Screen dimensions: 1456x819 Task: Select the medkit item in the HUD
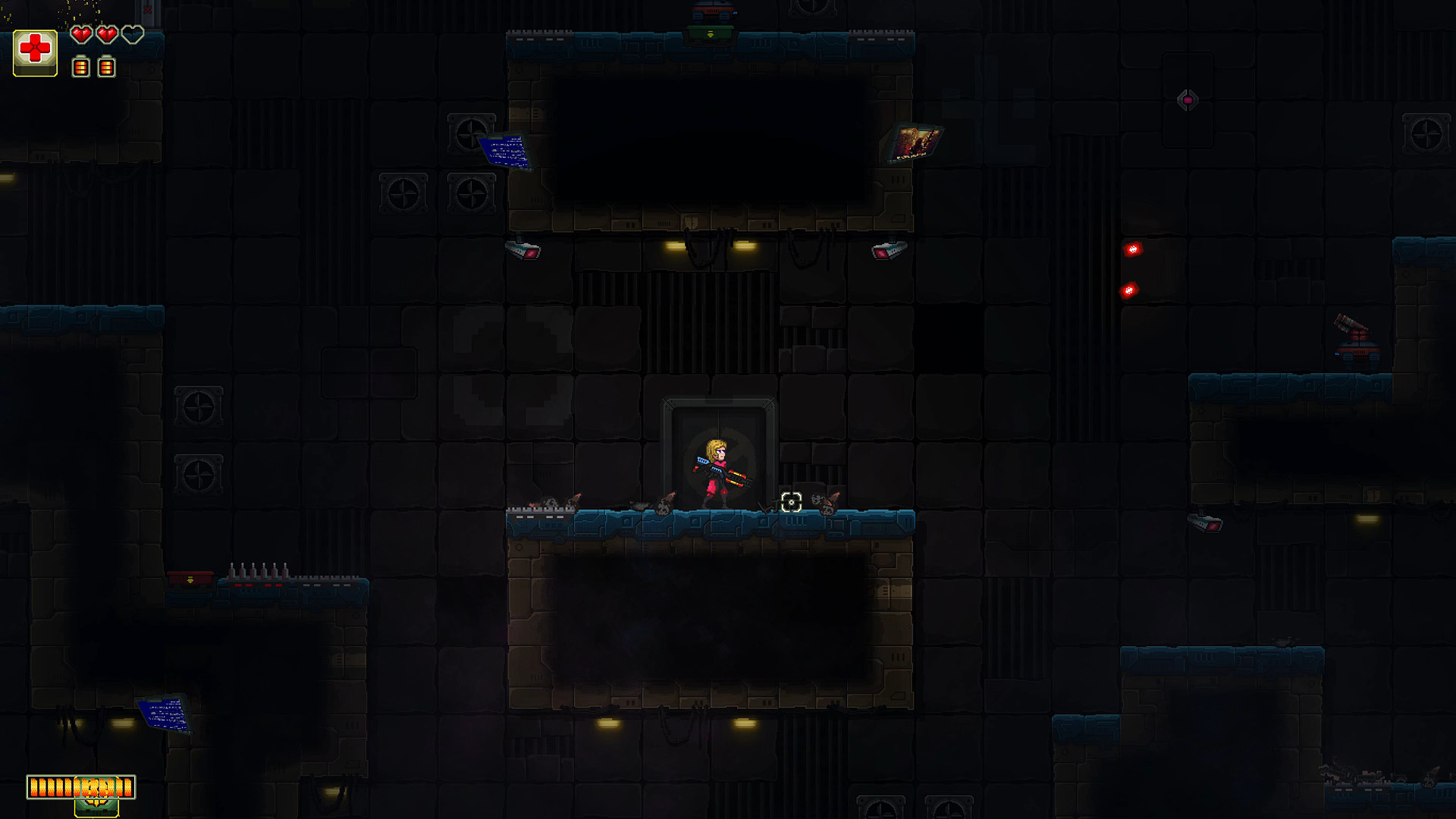(x=35, y=51)
